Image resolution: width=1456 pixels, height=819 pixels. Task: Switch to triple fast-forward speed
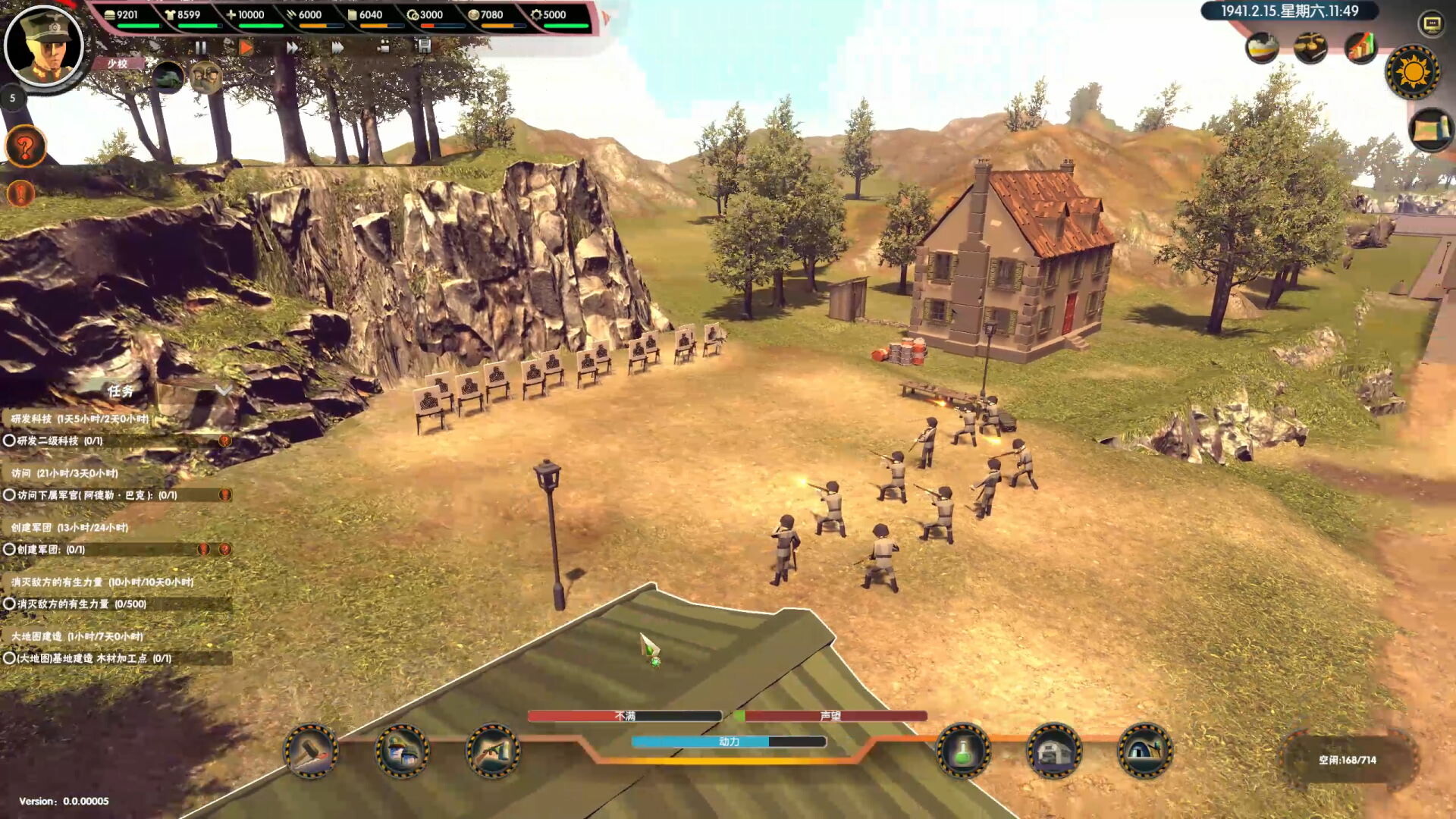pos(337,48)
